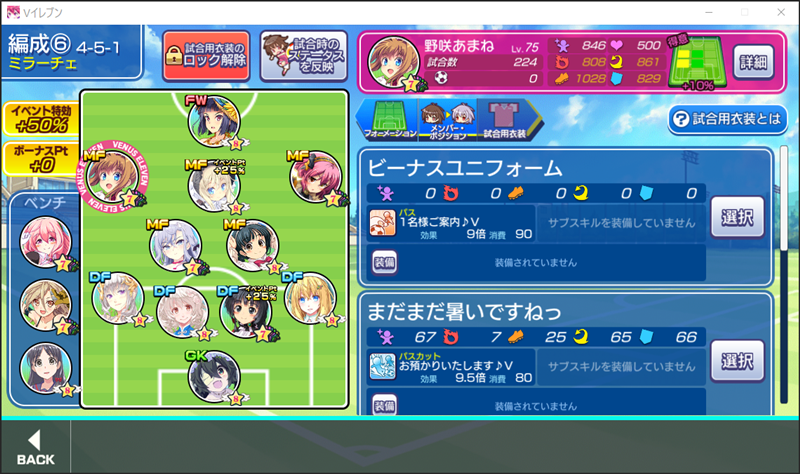Select the FW player on the pitch
The image size is (800, 474).
coord(213,121)
